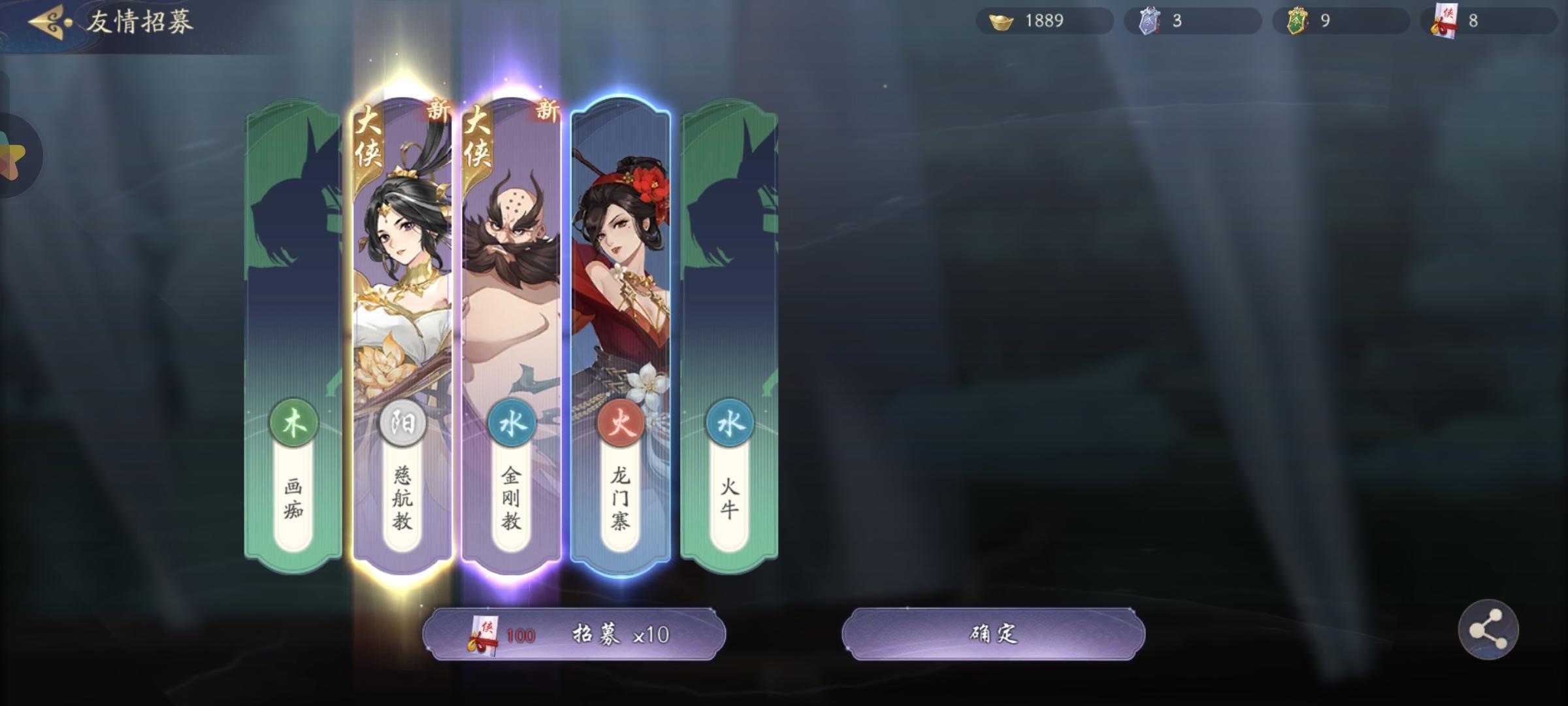Toggle selection of the 慈航教 card

[x=403, y=294]
